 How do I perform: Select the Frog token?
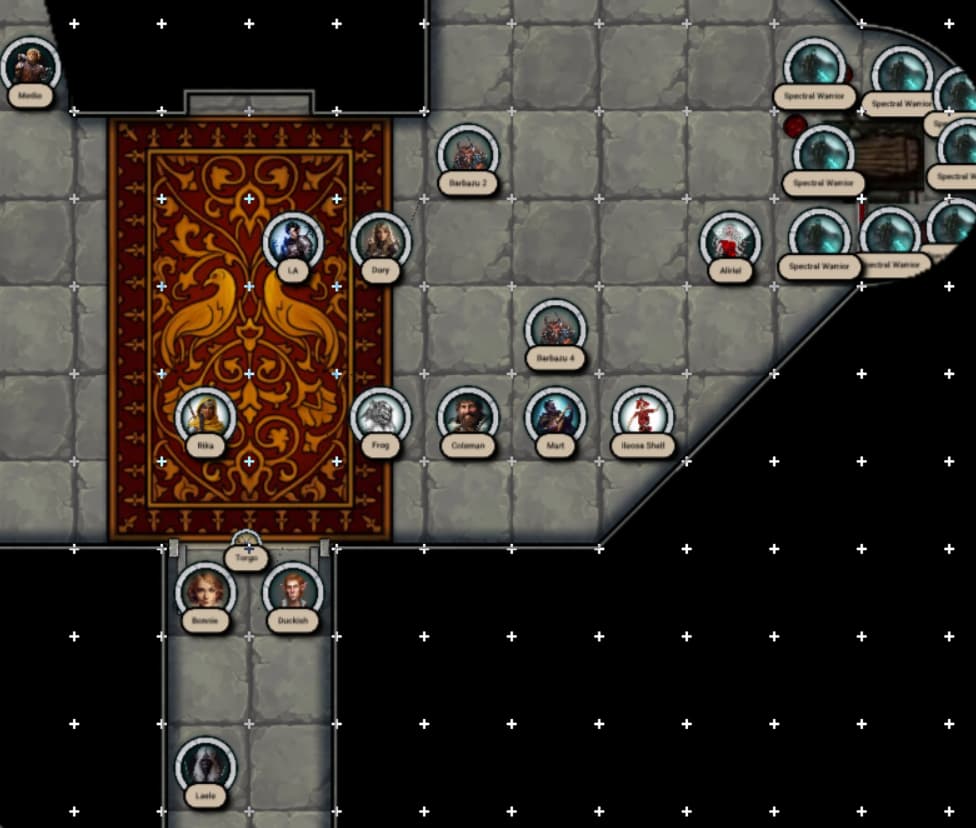pyautogui.click(x=380, y=416)
